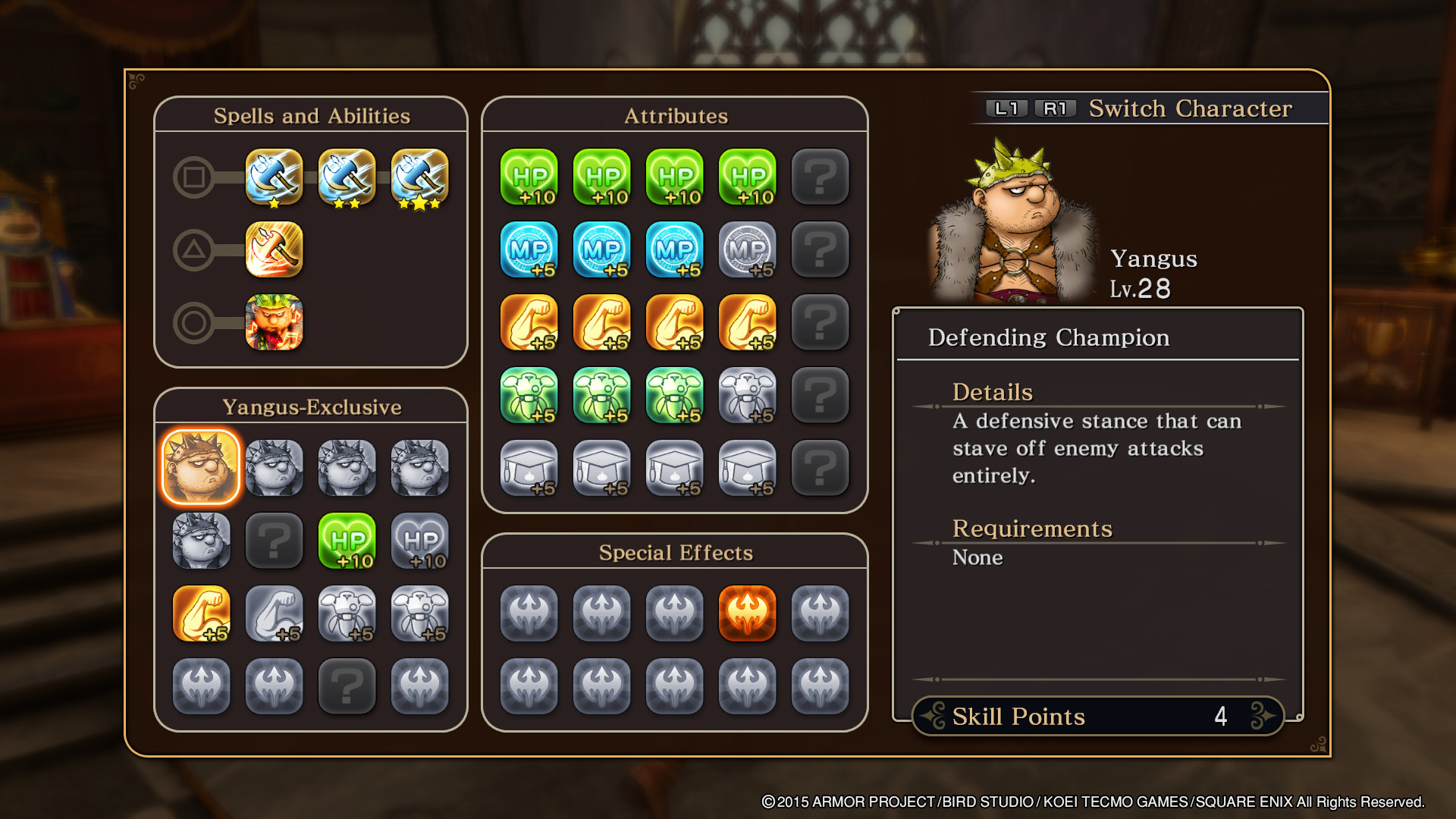This screenshot has height=819, width=1456.
Task: Select the orange muscle +5 in Yangus-Exclusive
Action: (201, 613)
